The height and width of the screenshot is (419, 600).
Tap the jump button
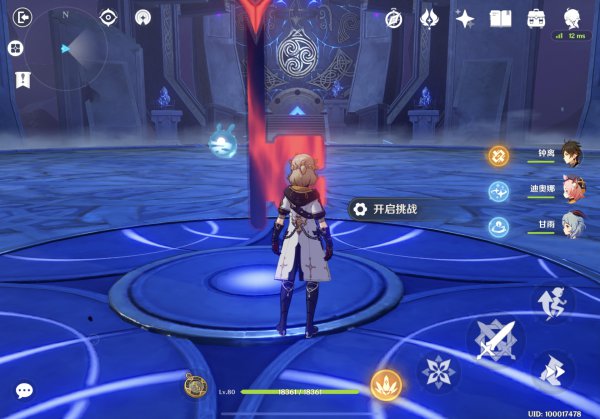pos(553,302)
